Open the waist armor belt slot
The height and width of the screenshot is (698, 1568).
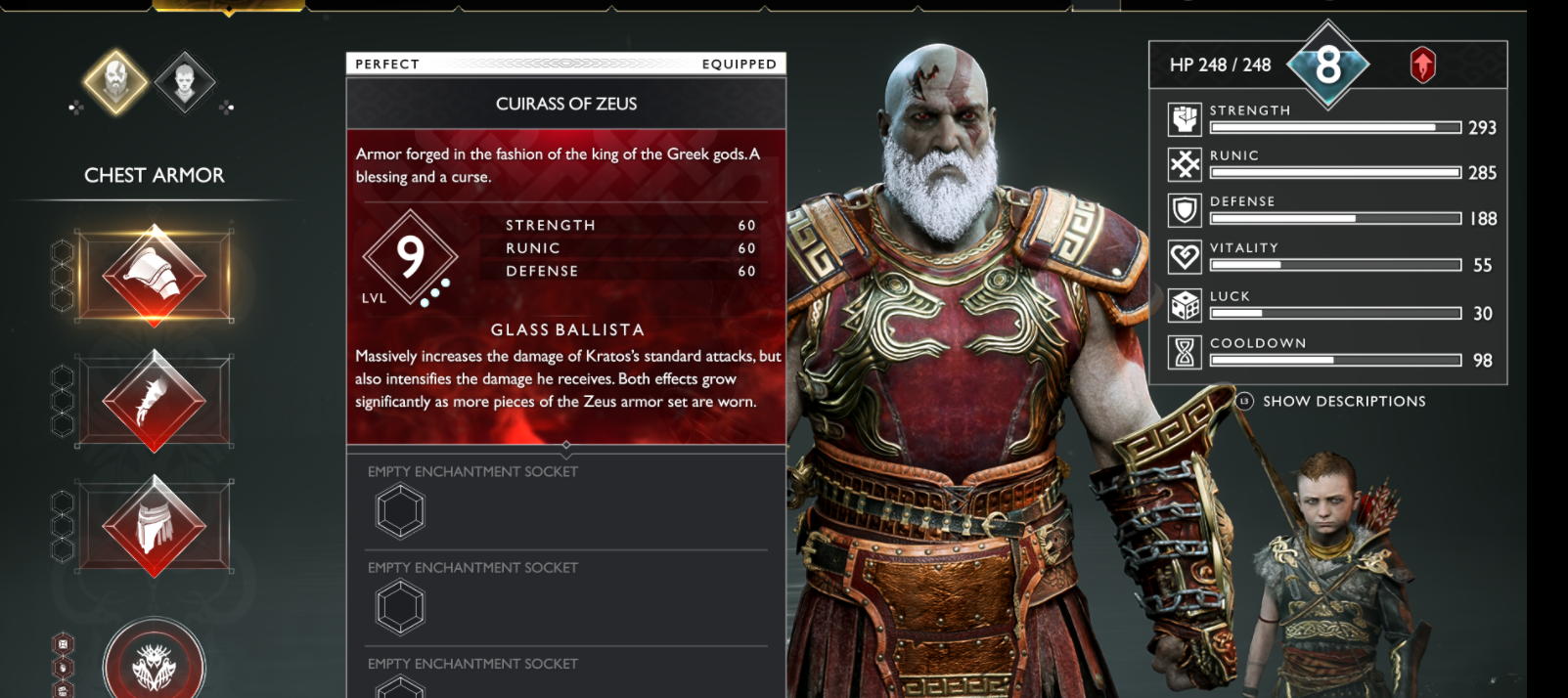point(154,525)
